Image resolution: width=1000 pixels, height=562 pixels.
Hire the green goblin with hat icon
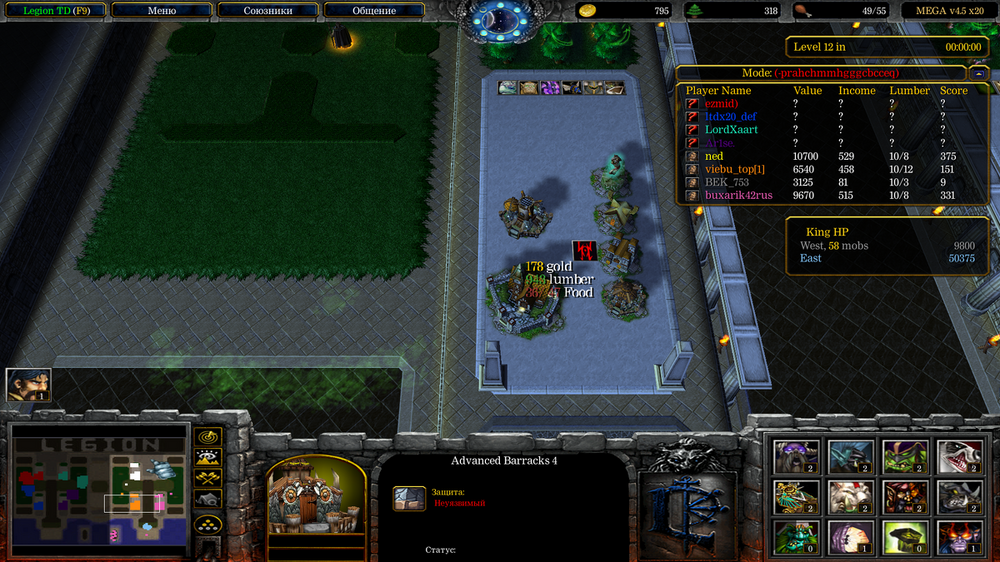(904, 456)
